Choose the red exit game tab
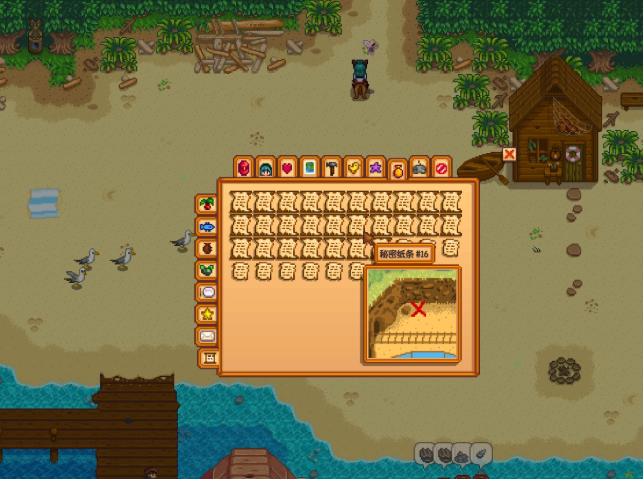The image size is (643, 479). pyautogui.click(x=442, y=167)
